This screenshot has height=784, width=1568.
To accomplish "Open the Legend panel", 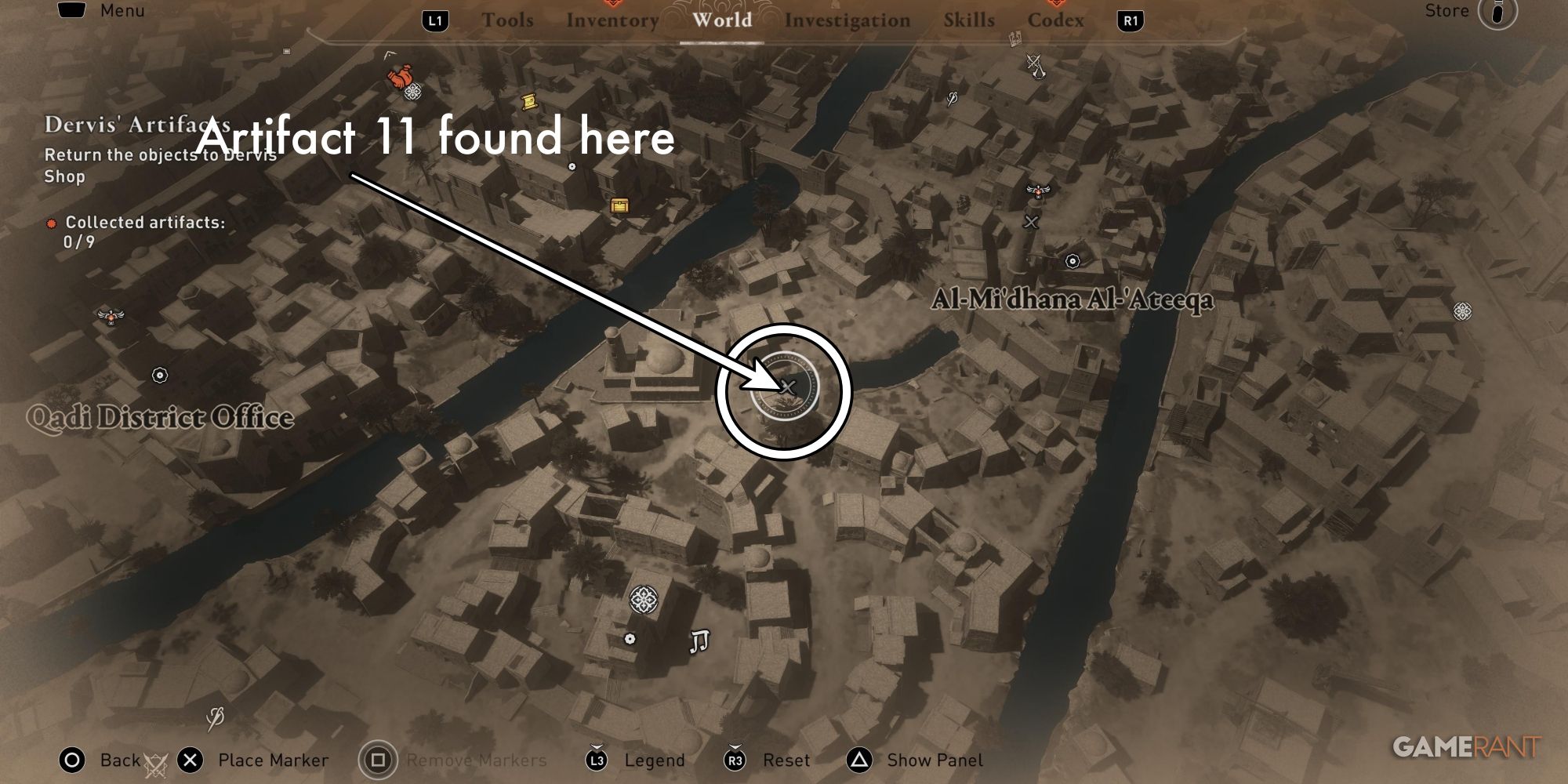I will point(654,759).
